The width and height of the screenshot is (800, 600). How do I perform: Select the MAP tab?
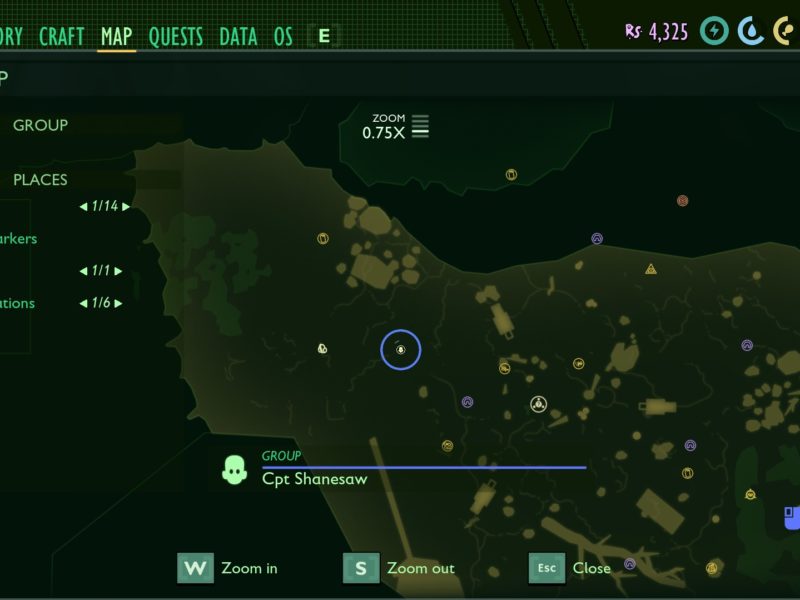pyautogui.click(x=117, y=37)
